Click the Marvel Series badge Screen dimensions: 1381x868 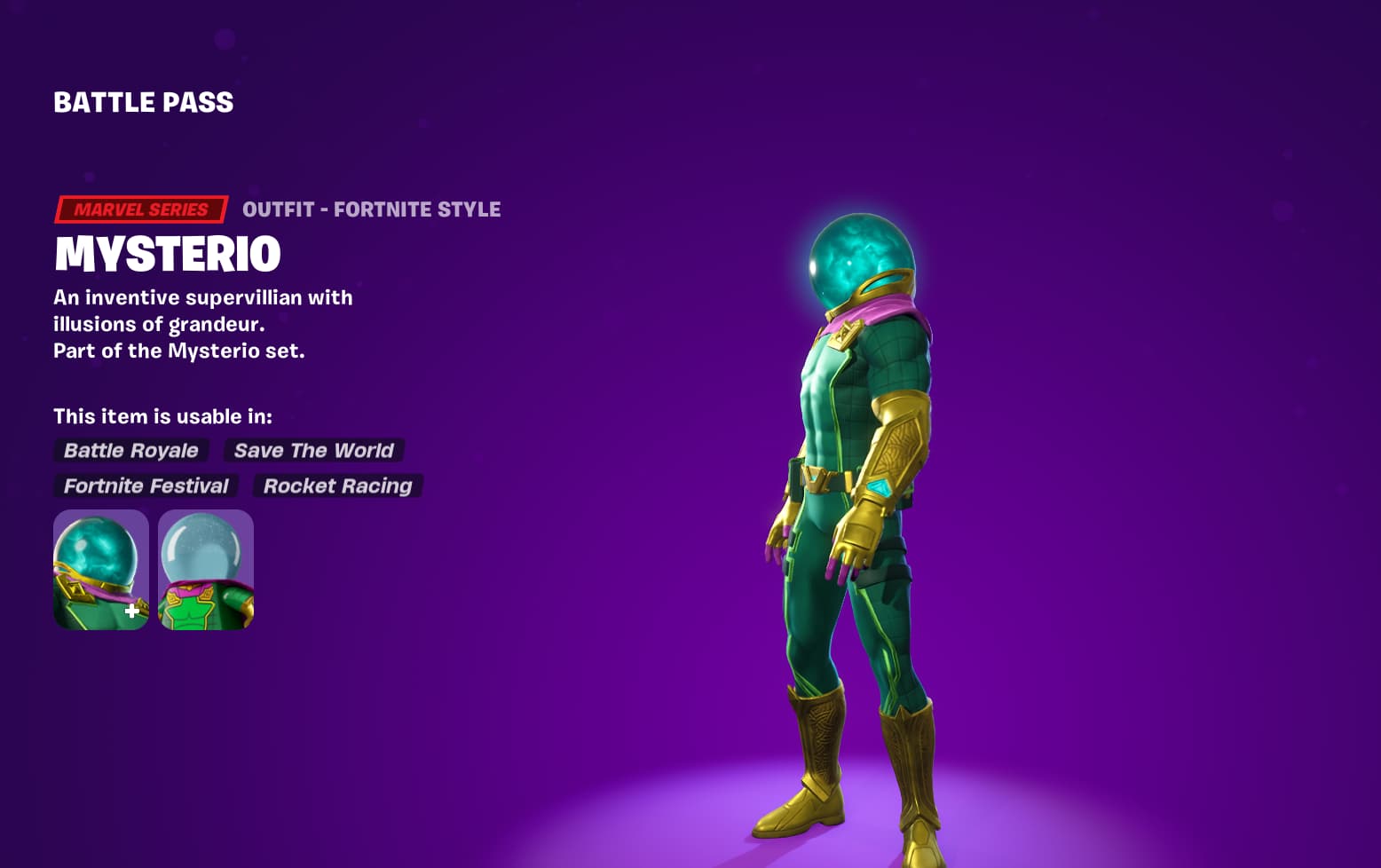coord(138,209)
